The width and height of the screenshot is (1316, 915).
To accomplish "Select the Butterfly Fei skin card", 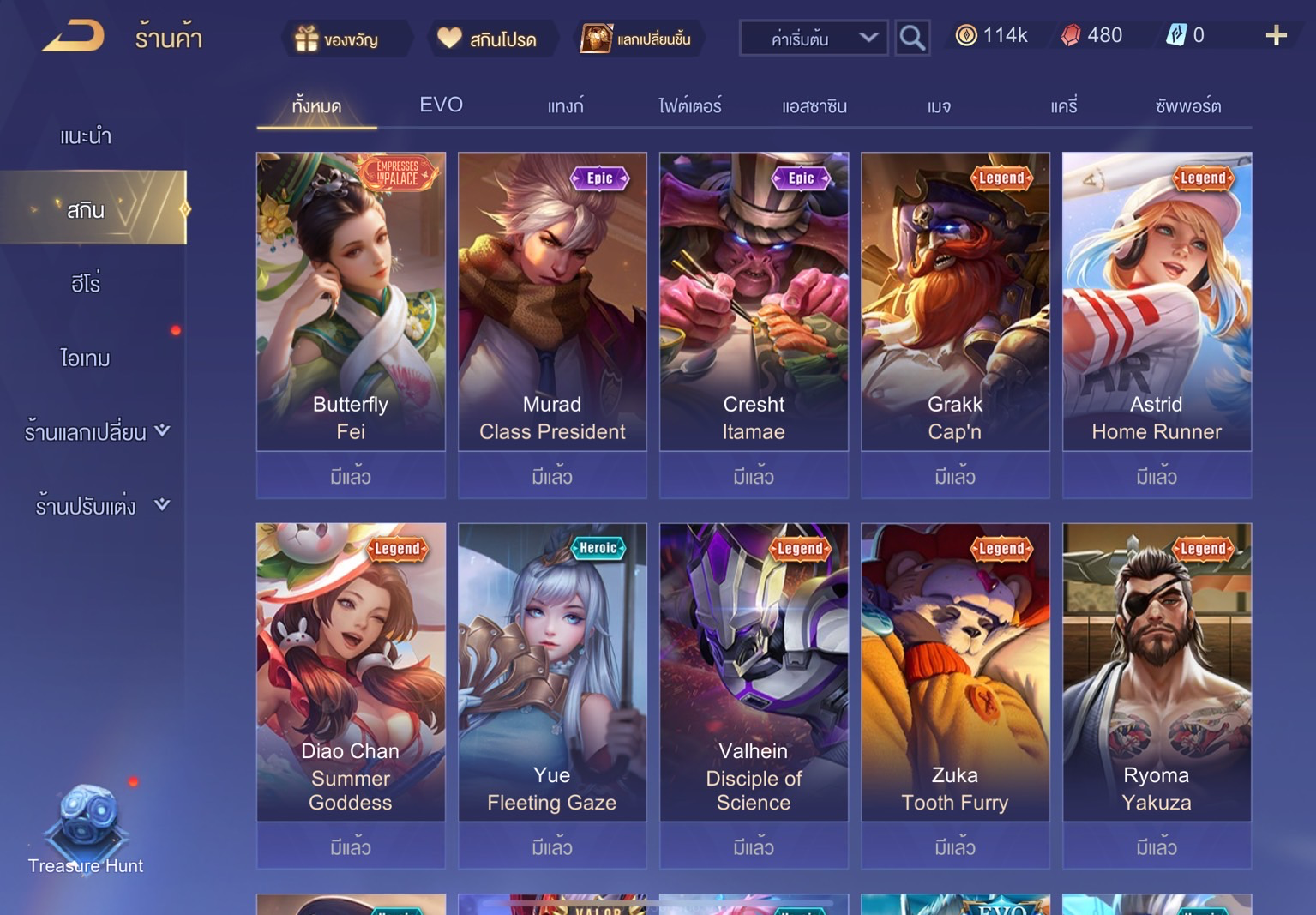I will (x=351, y=302).
